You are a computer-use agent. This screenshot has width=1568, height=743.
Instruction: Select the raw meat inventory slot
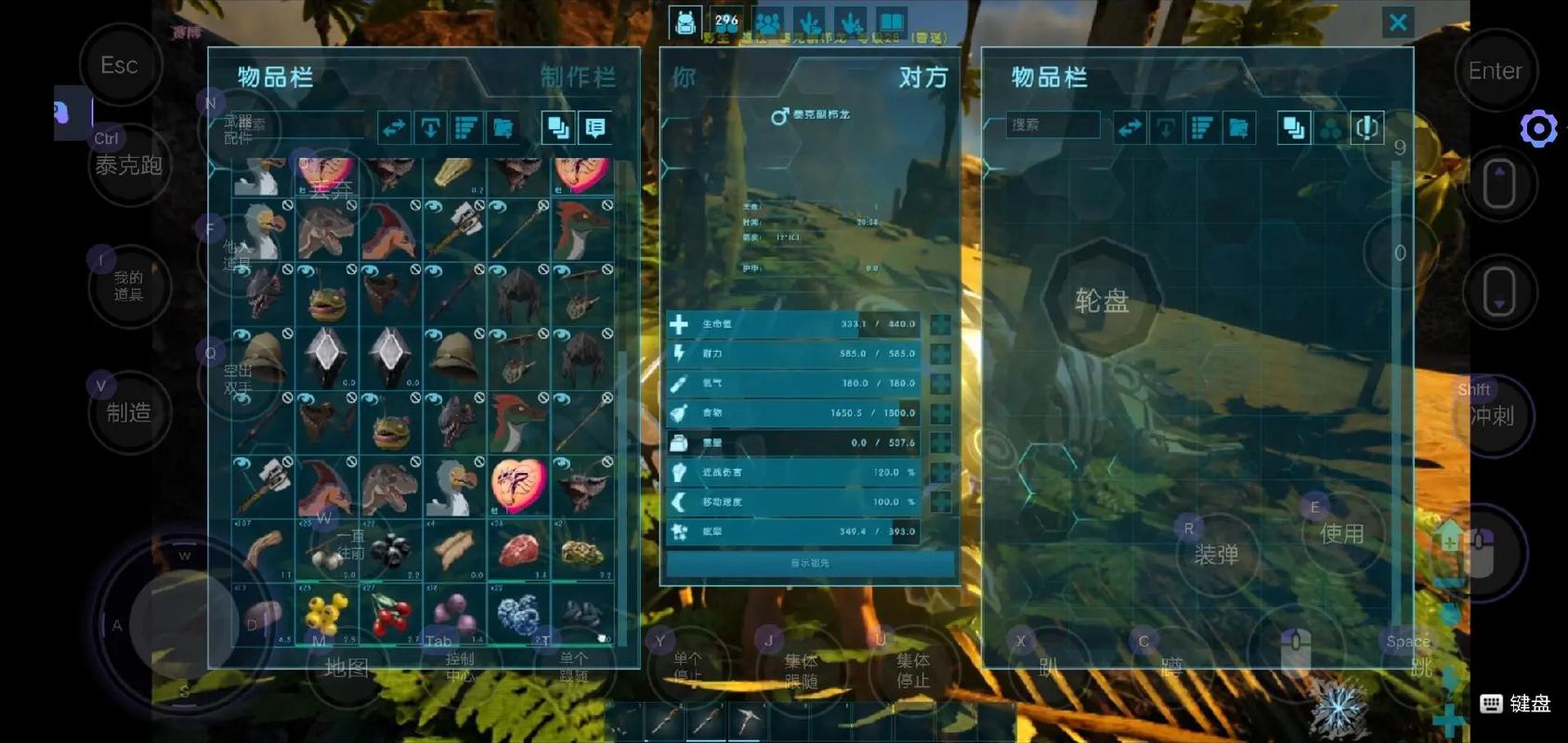coord(518,550)
